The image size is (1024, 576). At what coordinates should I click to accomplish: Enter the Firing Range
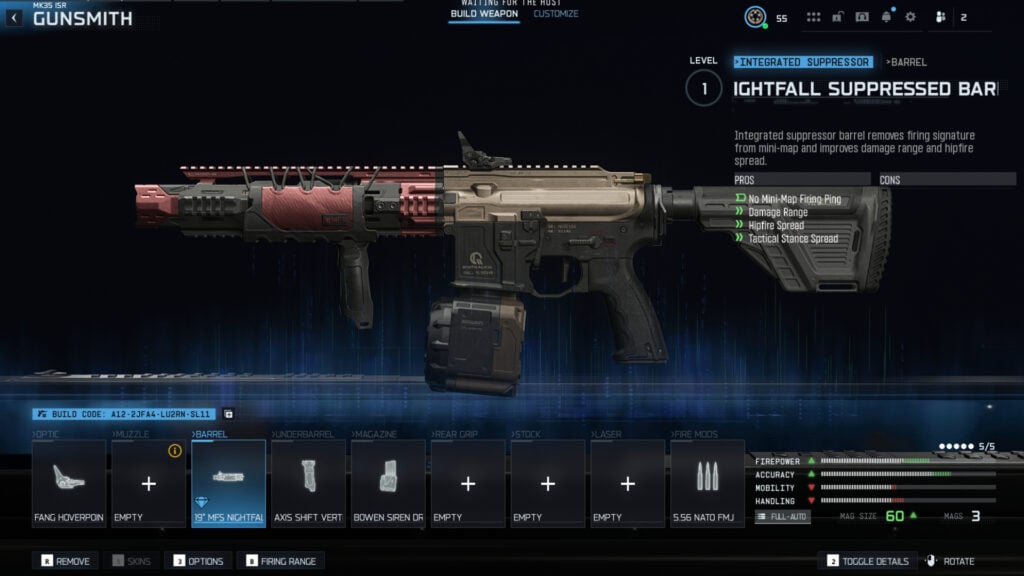tap(281, 561)
